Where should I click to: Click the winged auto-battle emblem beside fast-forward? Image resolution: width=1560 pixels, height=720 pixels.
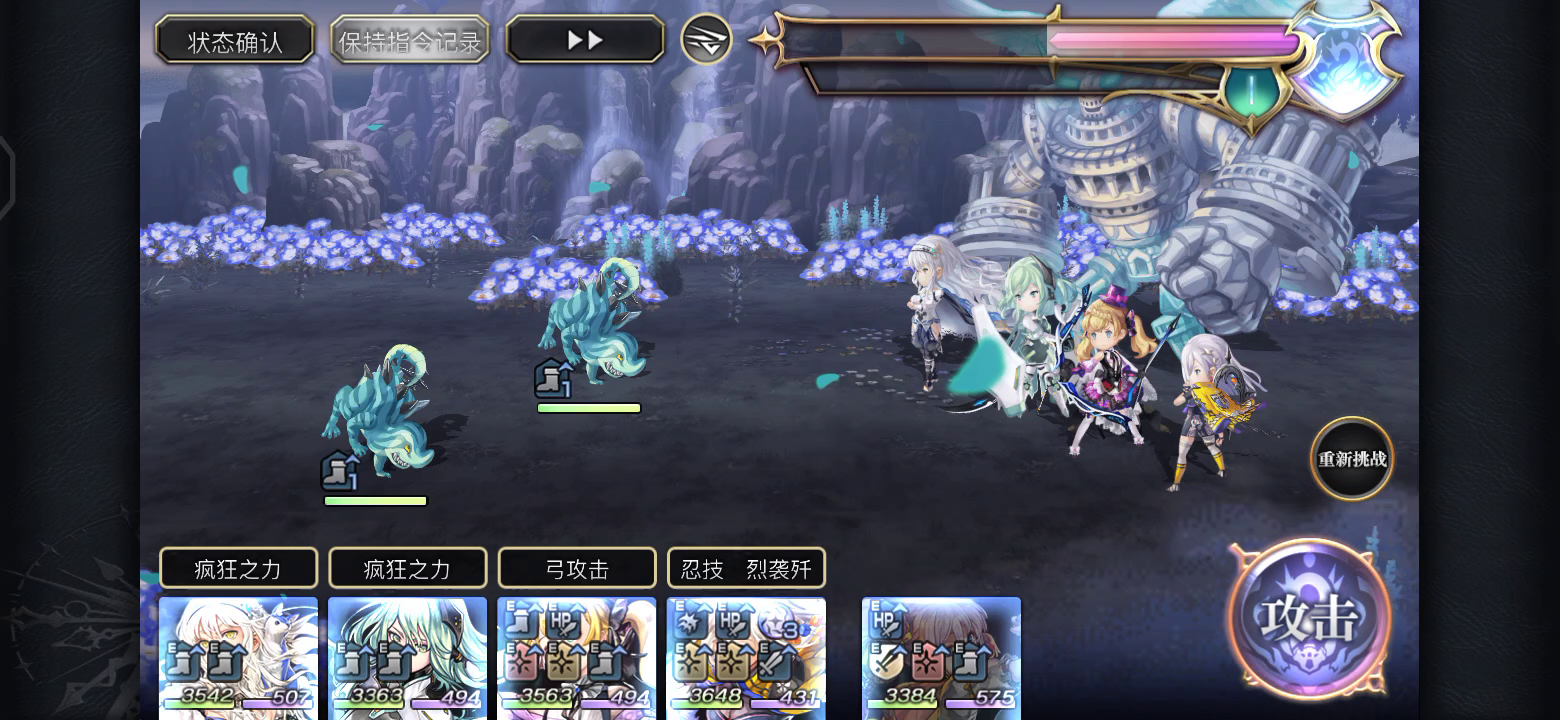pyautogui.click(x=707, y=40)
